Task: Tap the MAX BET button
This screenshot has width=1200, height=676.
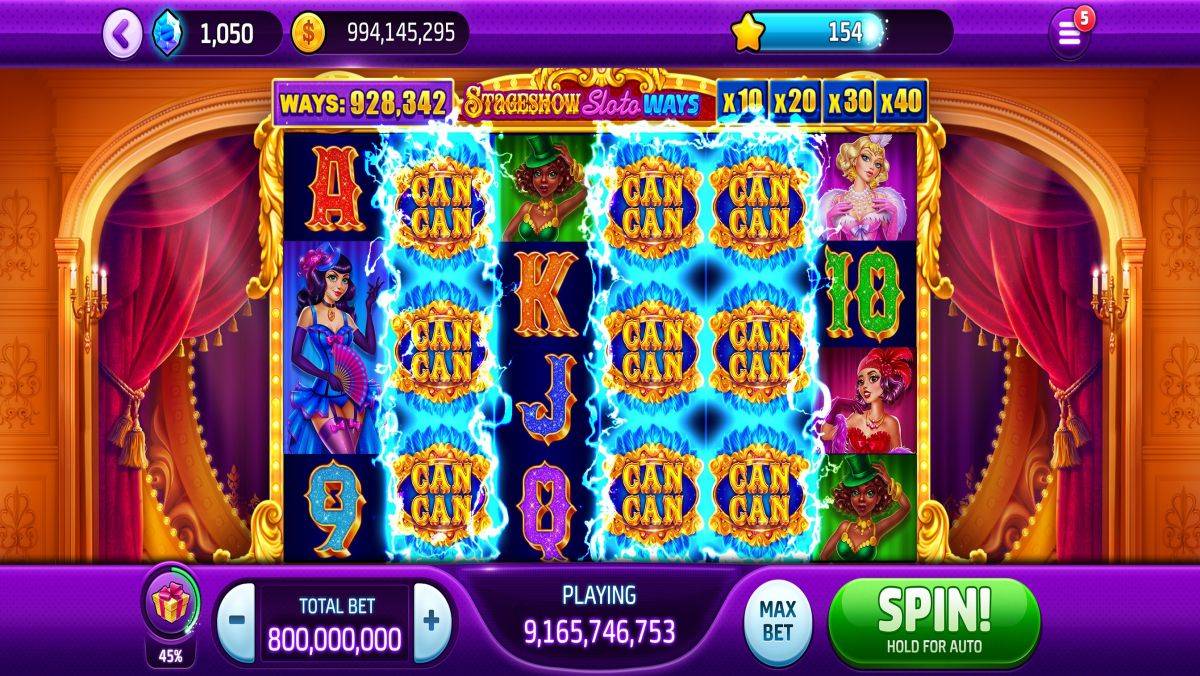Action: tap(777, 620)
